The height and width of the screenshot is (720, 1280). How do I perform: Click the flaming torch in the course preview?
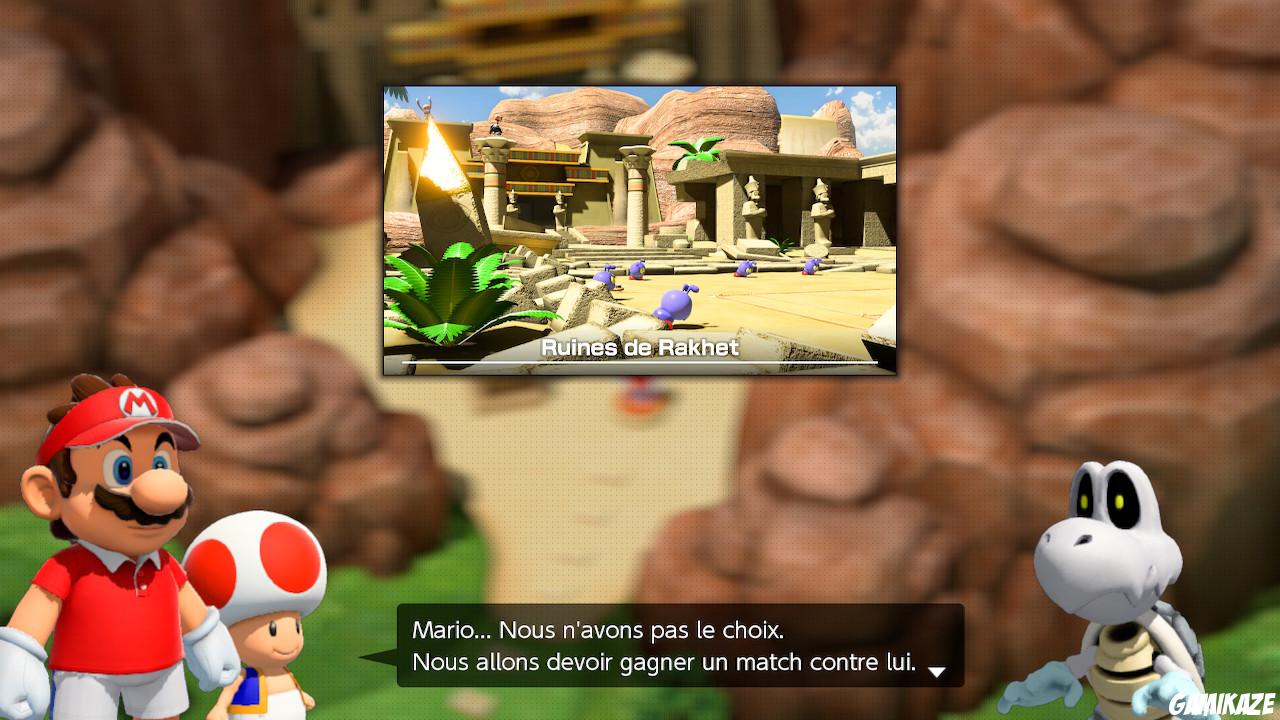430,160
